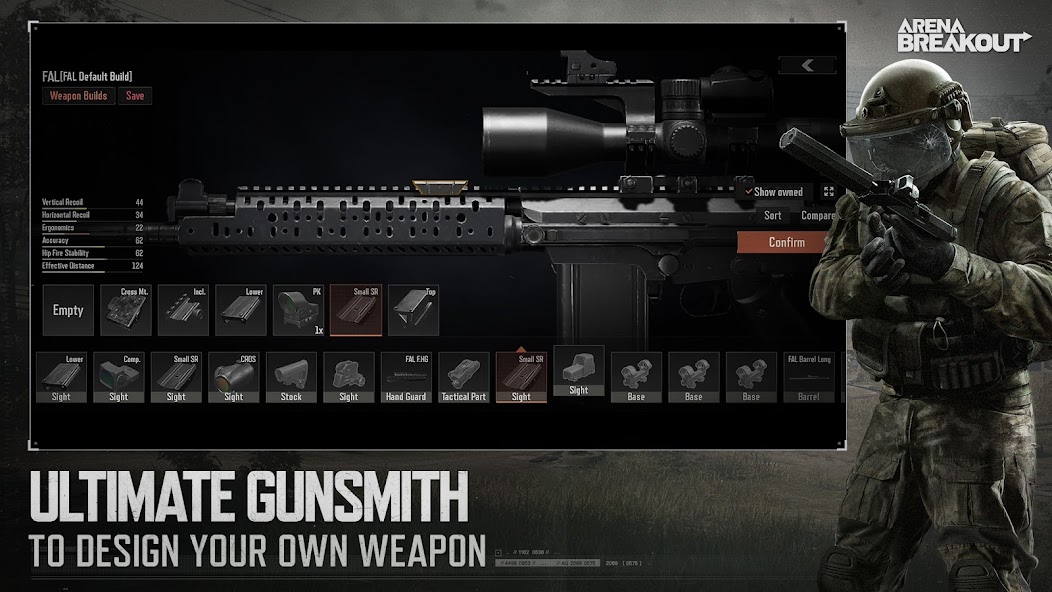The height and width of the screenshot is (592, 1052).
Task: Open the Compare option
Action: (817, 215)
